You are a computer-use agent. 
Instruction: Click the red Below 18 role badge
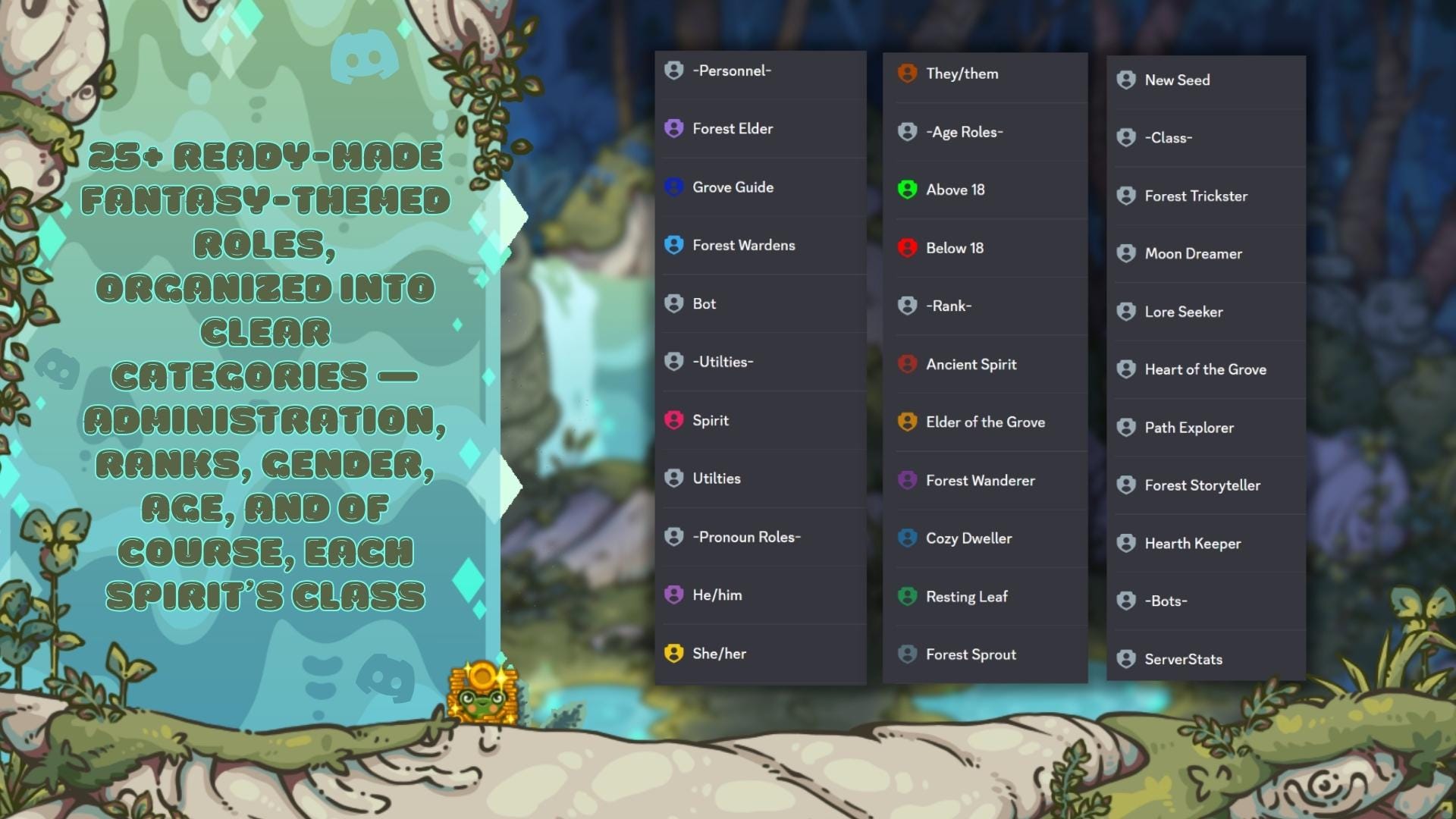point(907,248)
